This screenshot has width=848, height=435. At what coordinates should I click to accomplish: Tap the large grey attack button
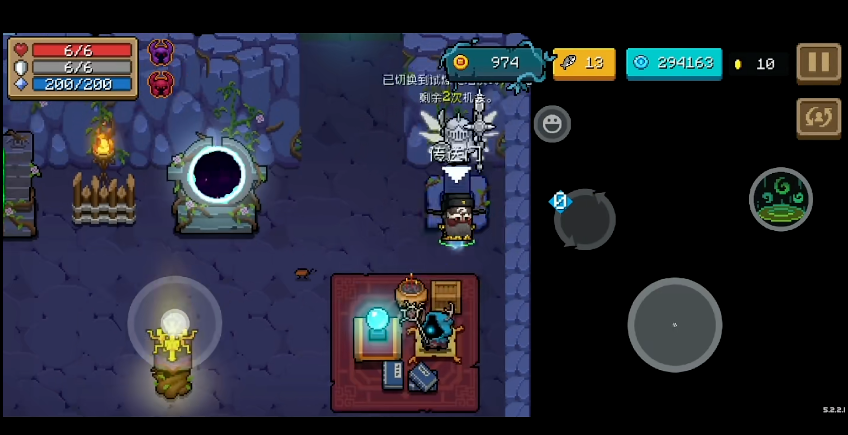(x=675, y=325)
